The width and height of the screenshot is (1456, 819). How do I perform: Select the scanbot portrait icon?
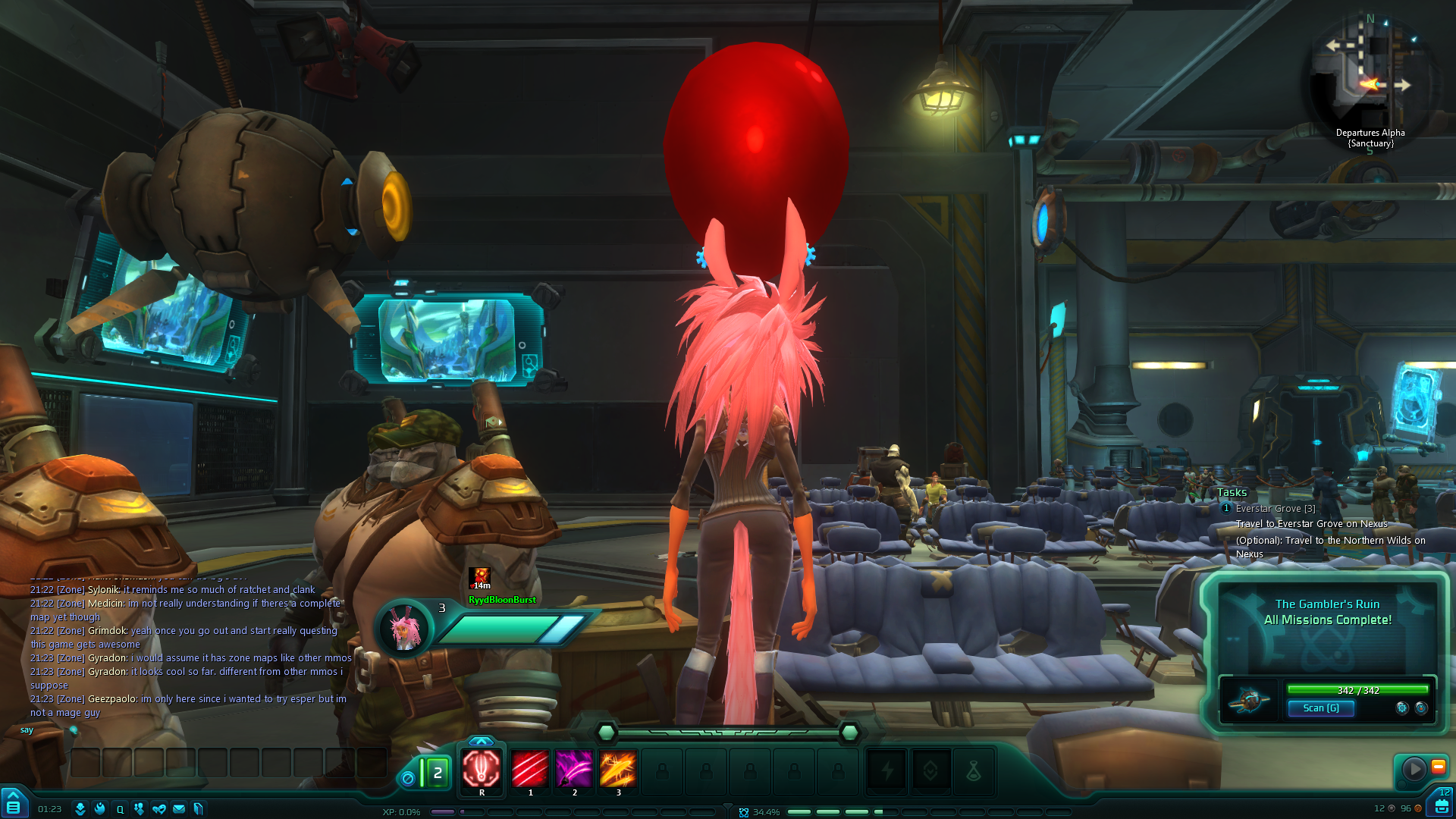click(x=1249, y=701)
